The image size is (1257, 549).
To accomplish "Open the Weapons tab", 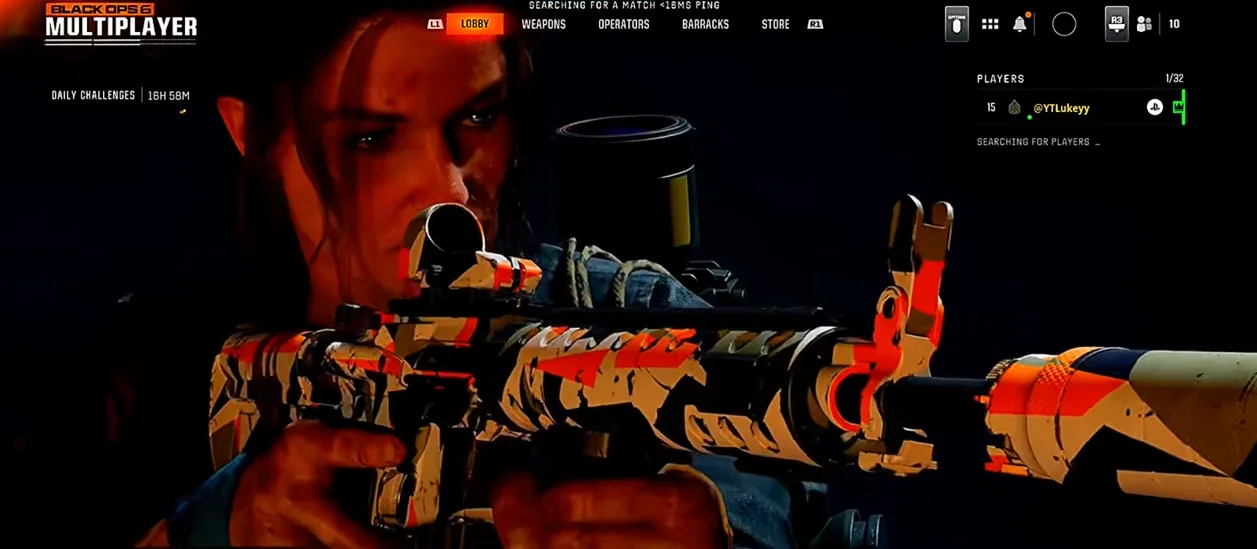I will pos(543,24).
